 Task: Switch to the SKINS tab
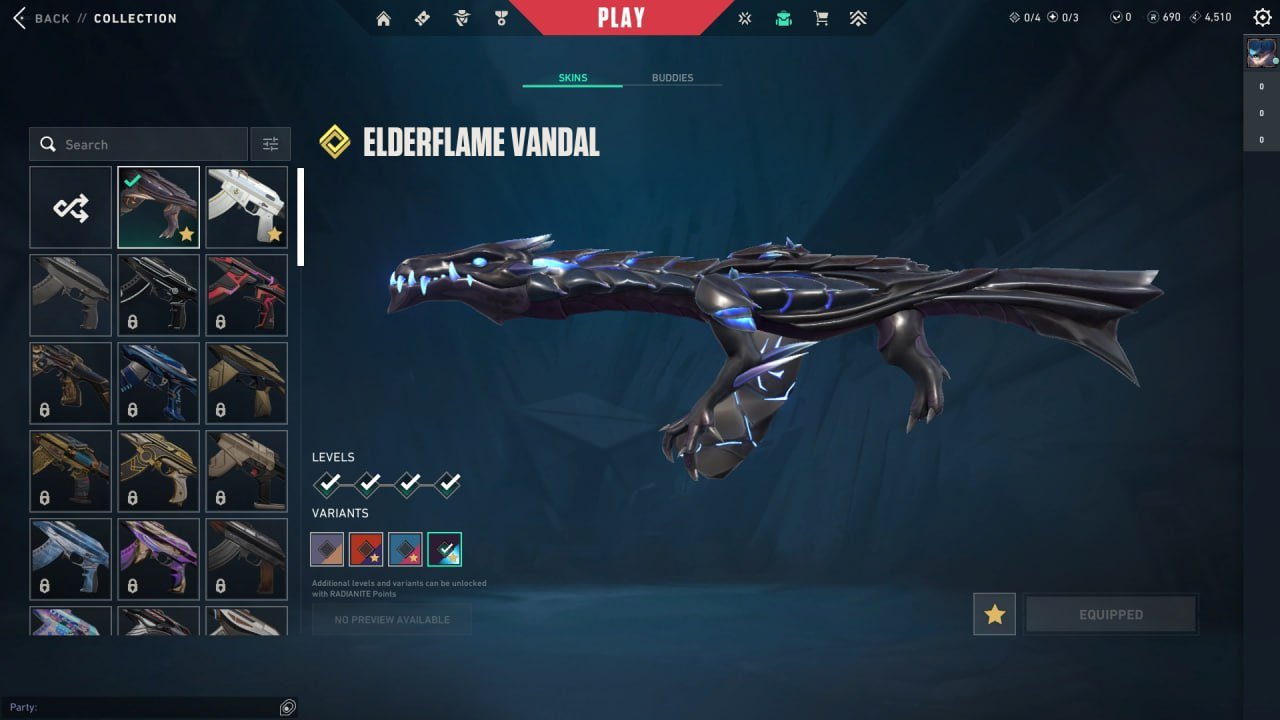571,77
